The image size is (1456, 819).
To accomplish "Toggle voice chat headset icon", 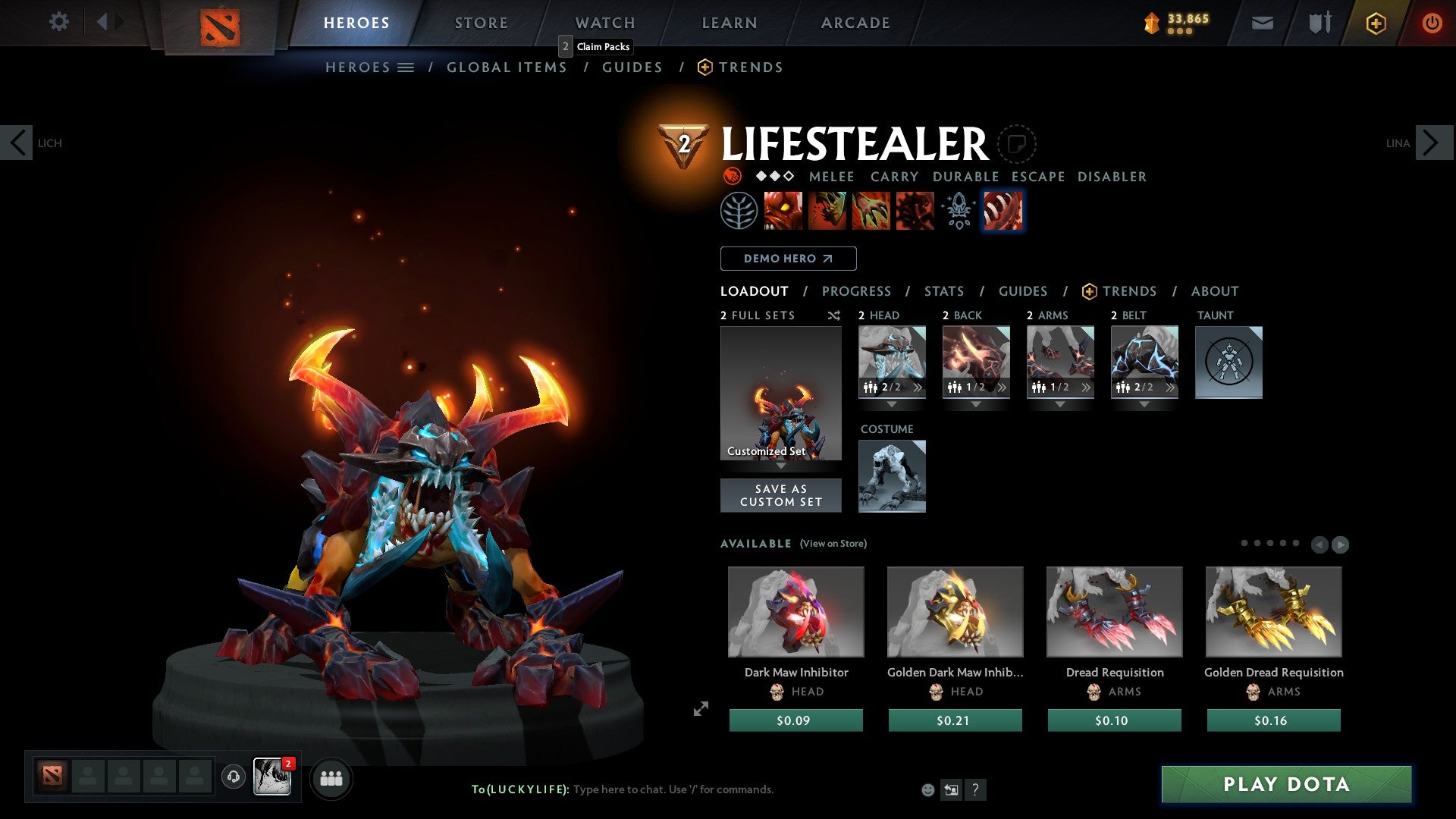I will (x=233, y=778).
